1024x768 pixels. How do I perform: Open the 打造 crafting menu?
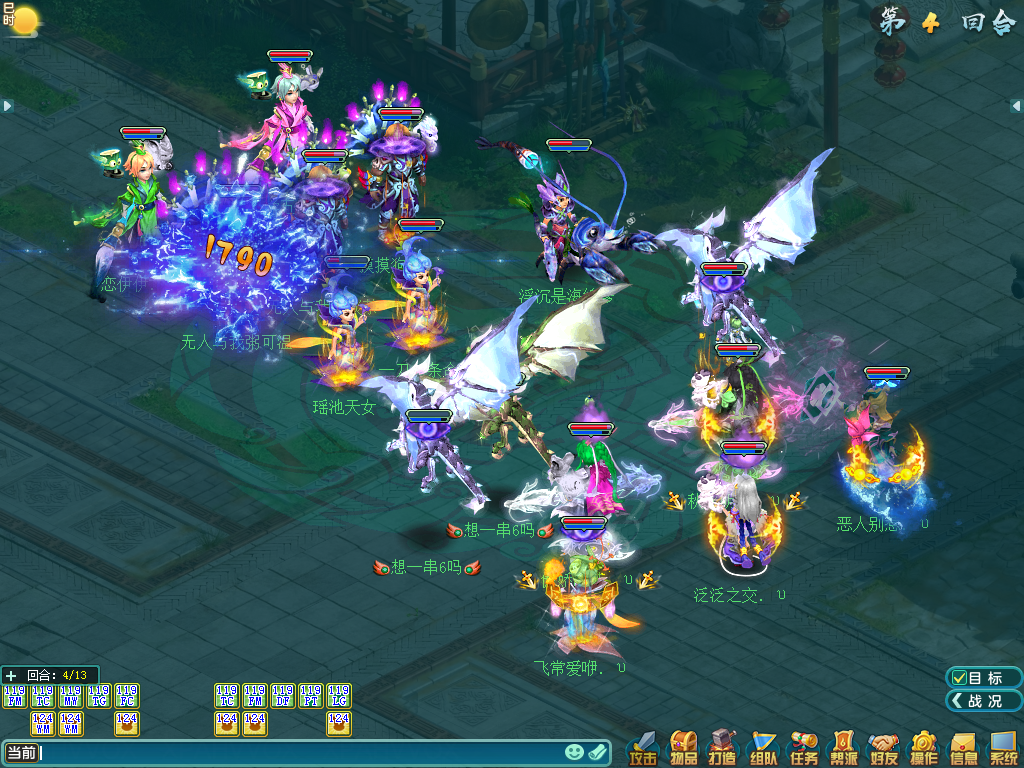(723, 747)
